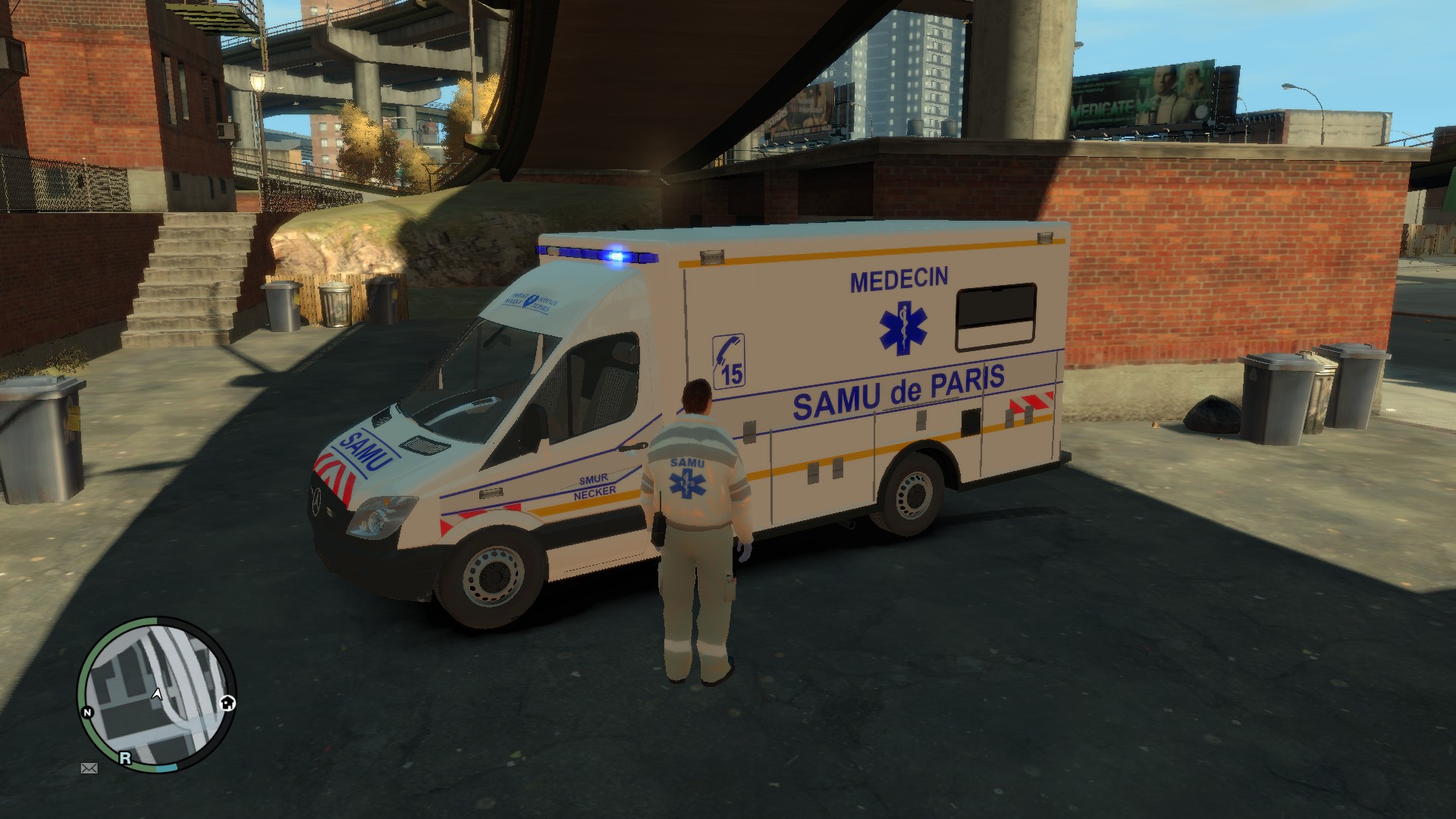
Task: Select the safehouse marker on the minimap
Action: 227,703
